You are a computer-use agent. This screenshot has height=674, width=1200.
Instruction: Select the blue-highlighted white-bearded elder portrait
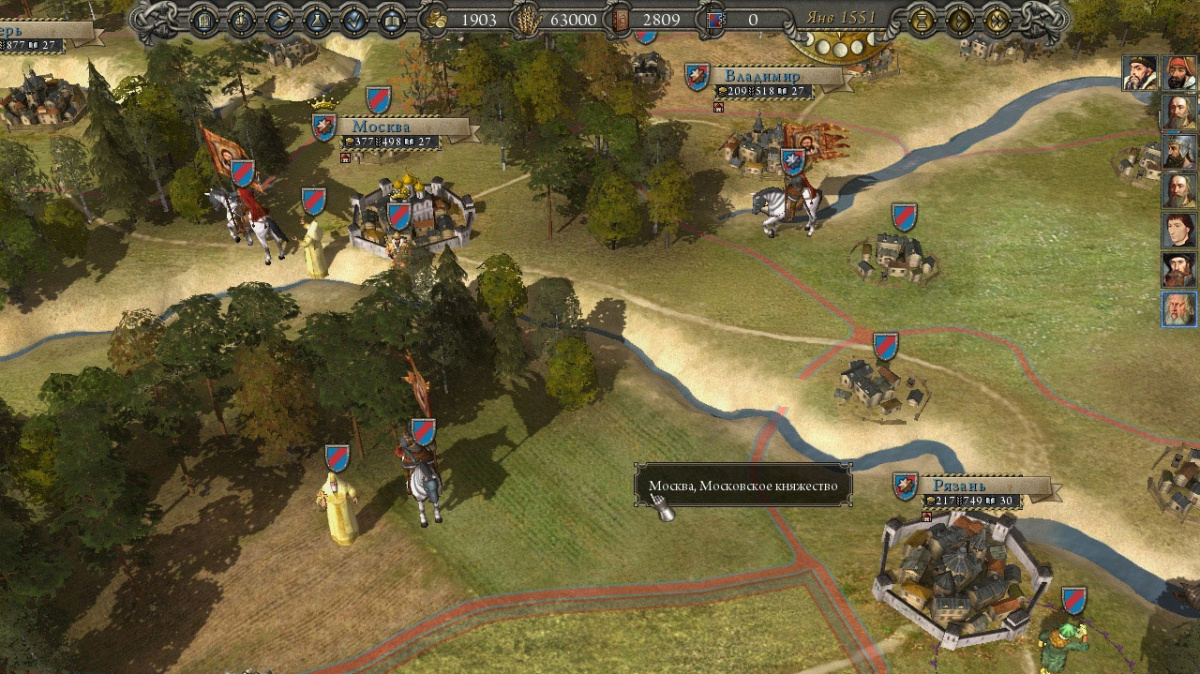point(1179,309)
